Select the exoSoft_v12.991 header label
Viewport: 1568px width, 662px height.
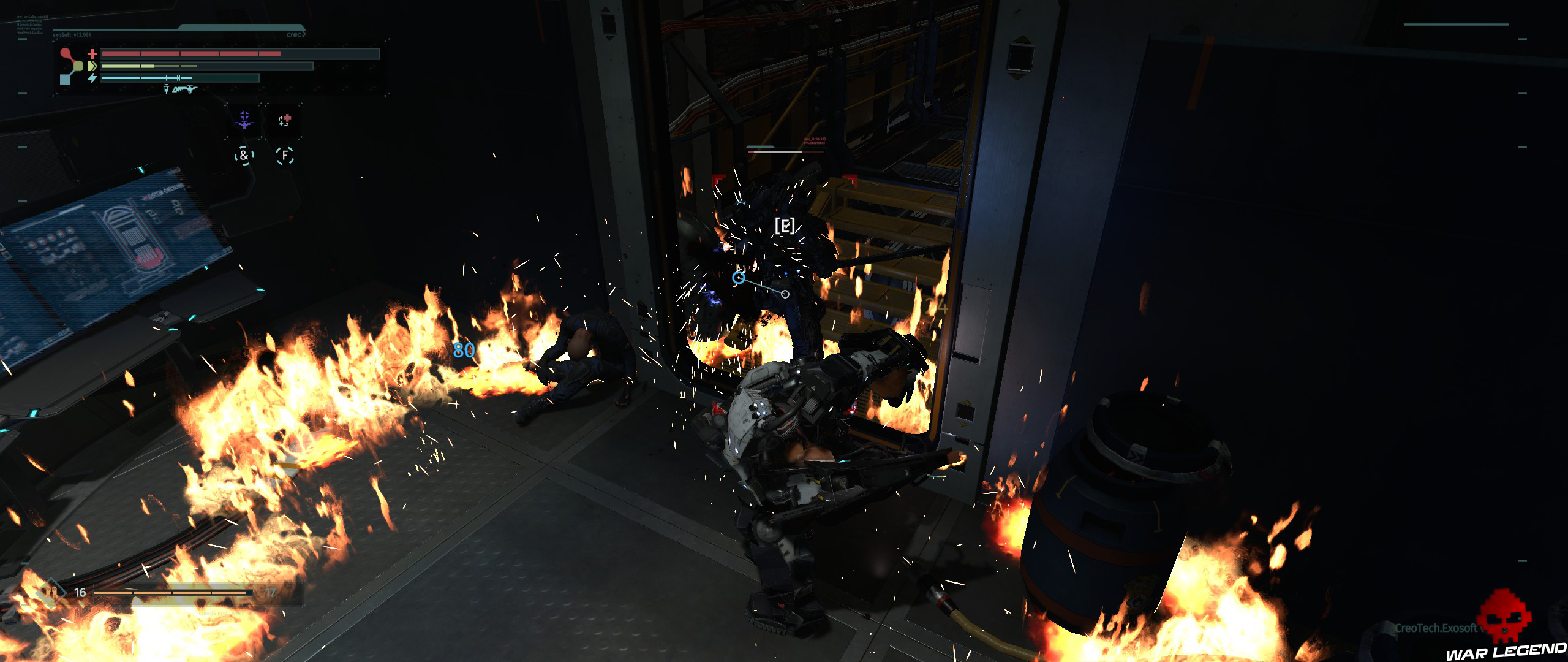[72, 34]
